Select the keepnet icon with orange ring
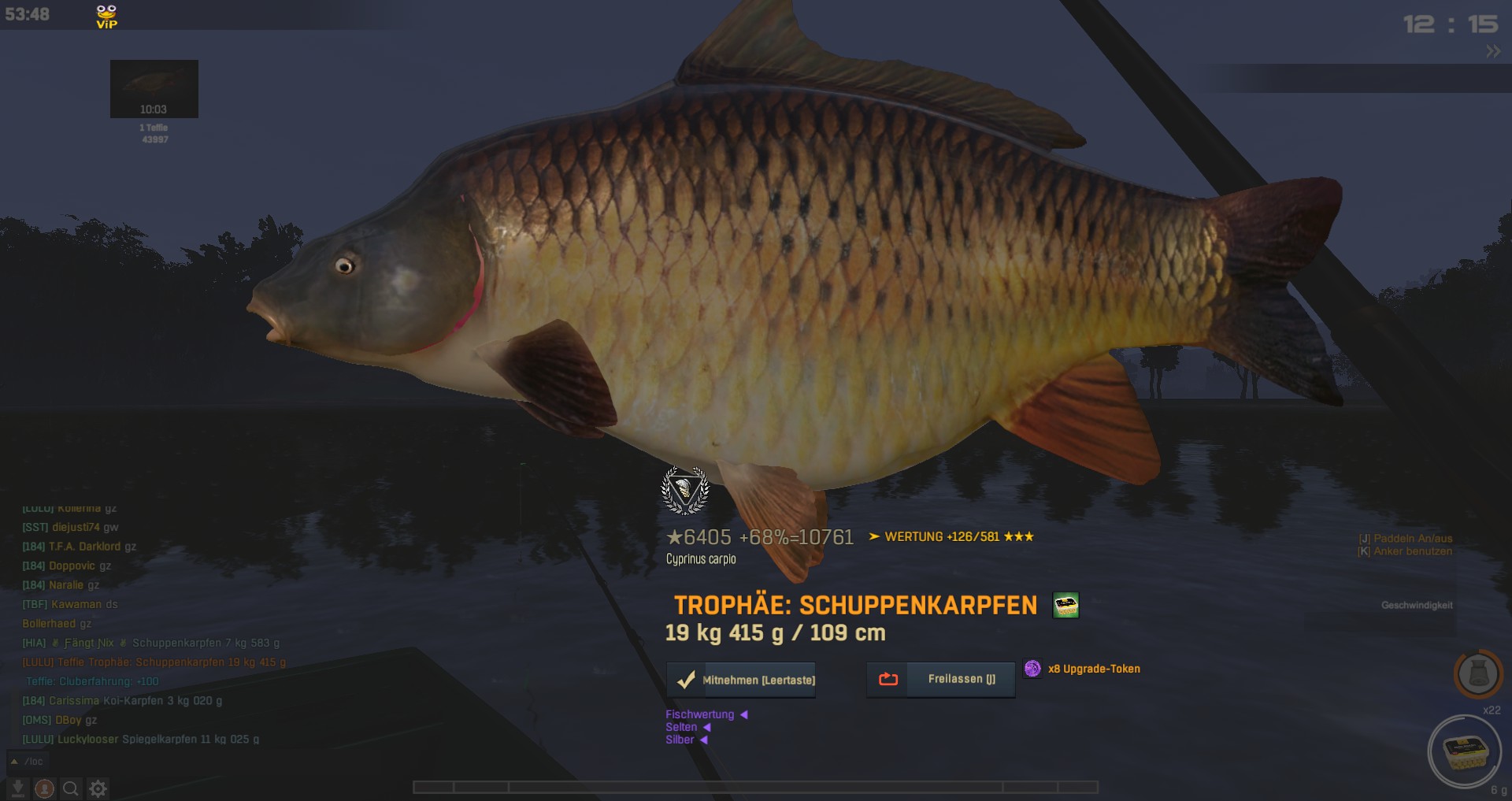 [x=1477, y=674]
